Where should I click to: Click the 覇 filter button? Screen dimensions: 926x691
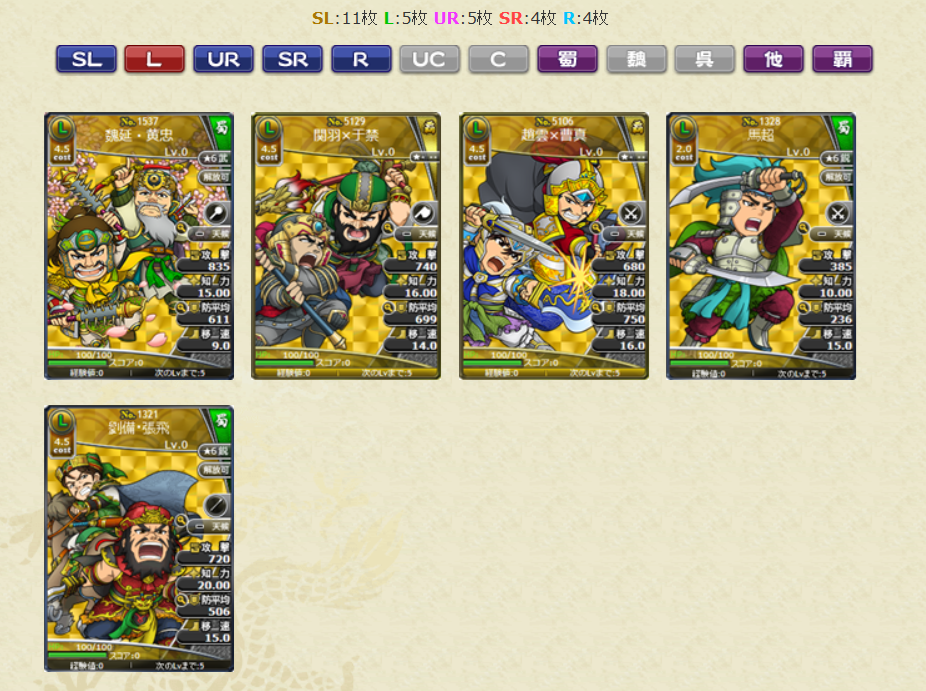coord(842,59)
